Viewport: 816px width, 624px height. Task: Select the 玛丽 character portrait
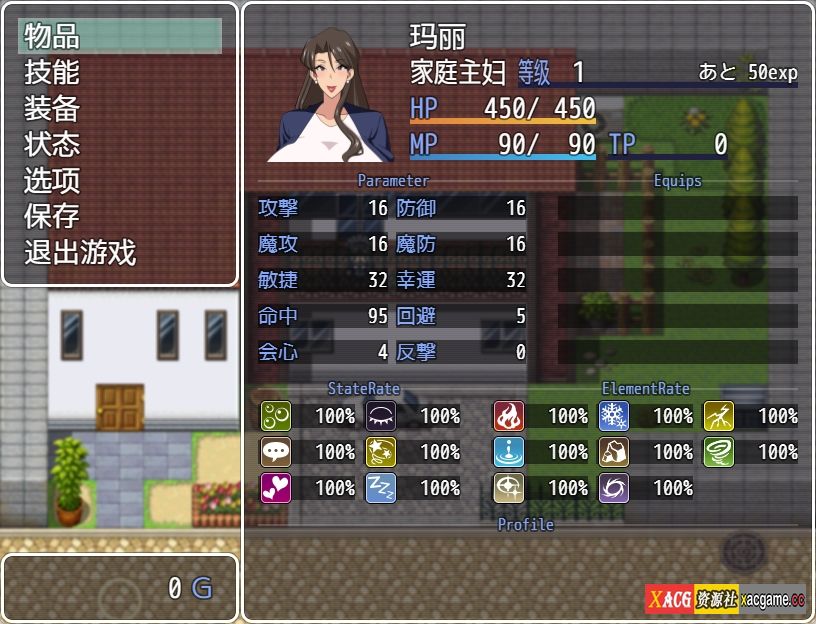[330, 94]
